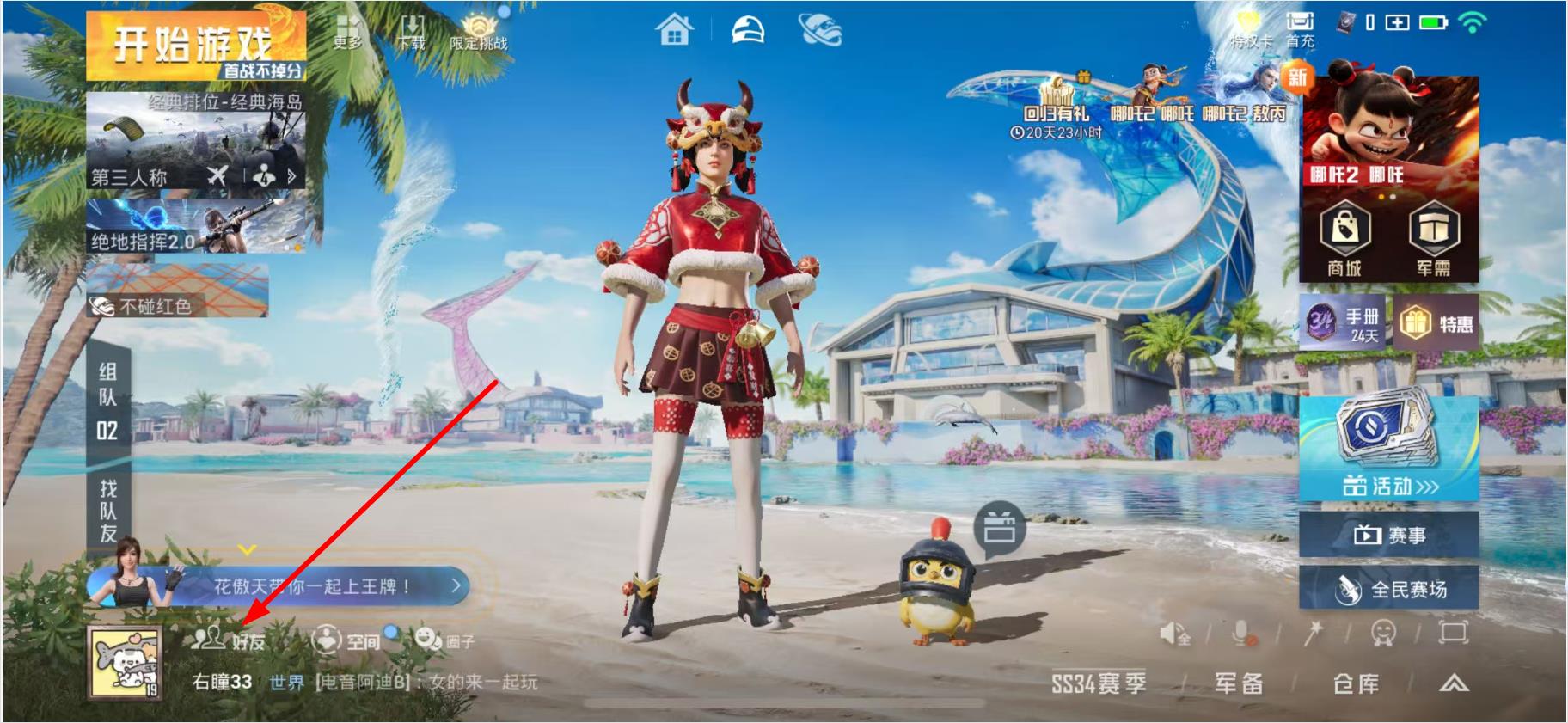Open the 圈子 circle menu

444,640
